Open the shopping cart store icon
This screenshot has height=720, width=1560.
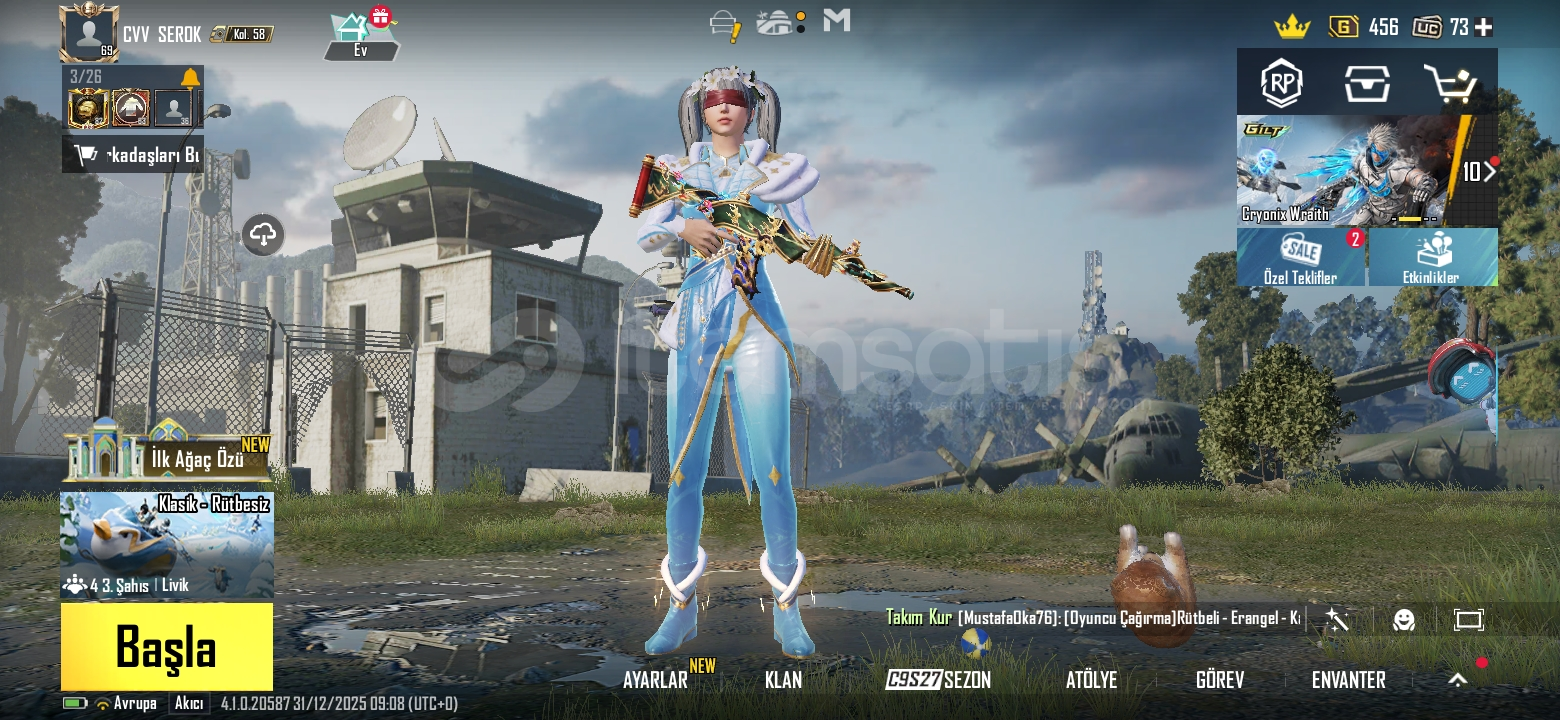[x=1449, y=84]
